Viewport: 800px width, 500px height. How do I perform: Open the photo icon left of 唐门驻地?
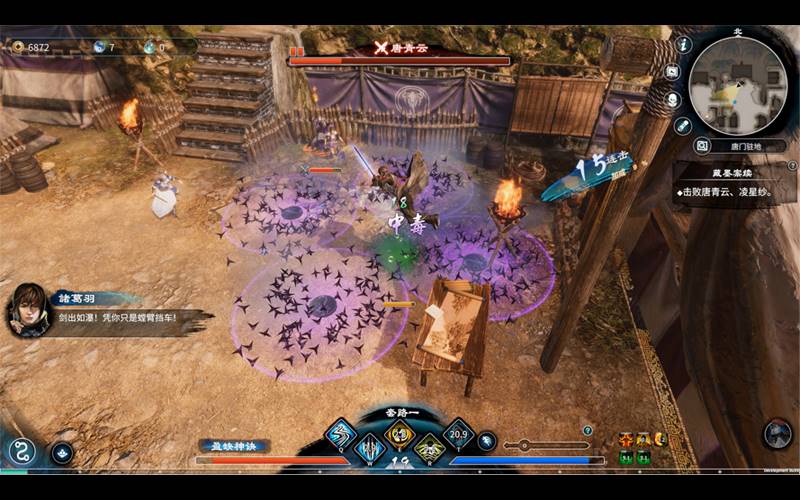point(702,146)
